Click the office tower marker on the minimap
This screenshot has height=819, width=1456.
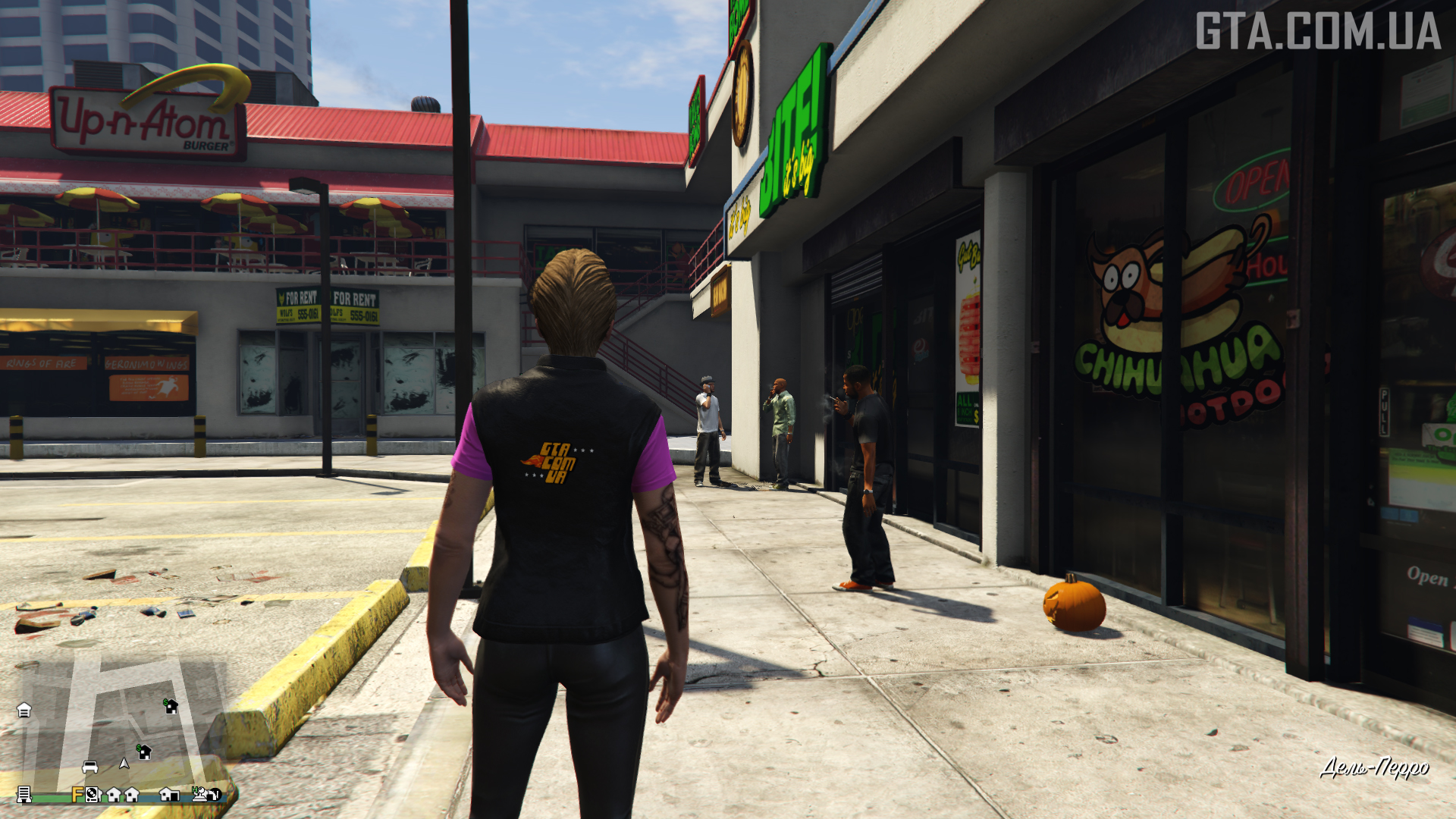pos(24,794)
